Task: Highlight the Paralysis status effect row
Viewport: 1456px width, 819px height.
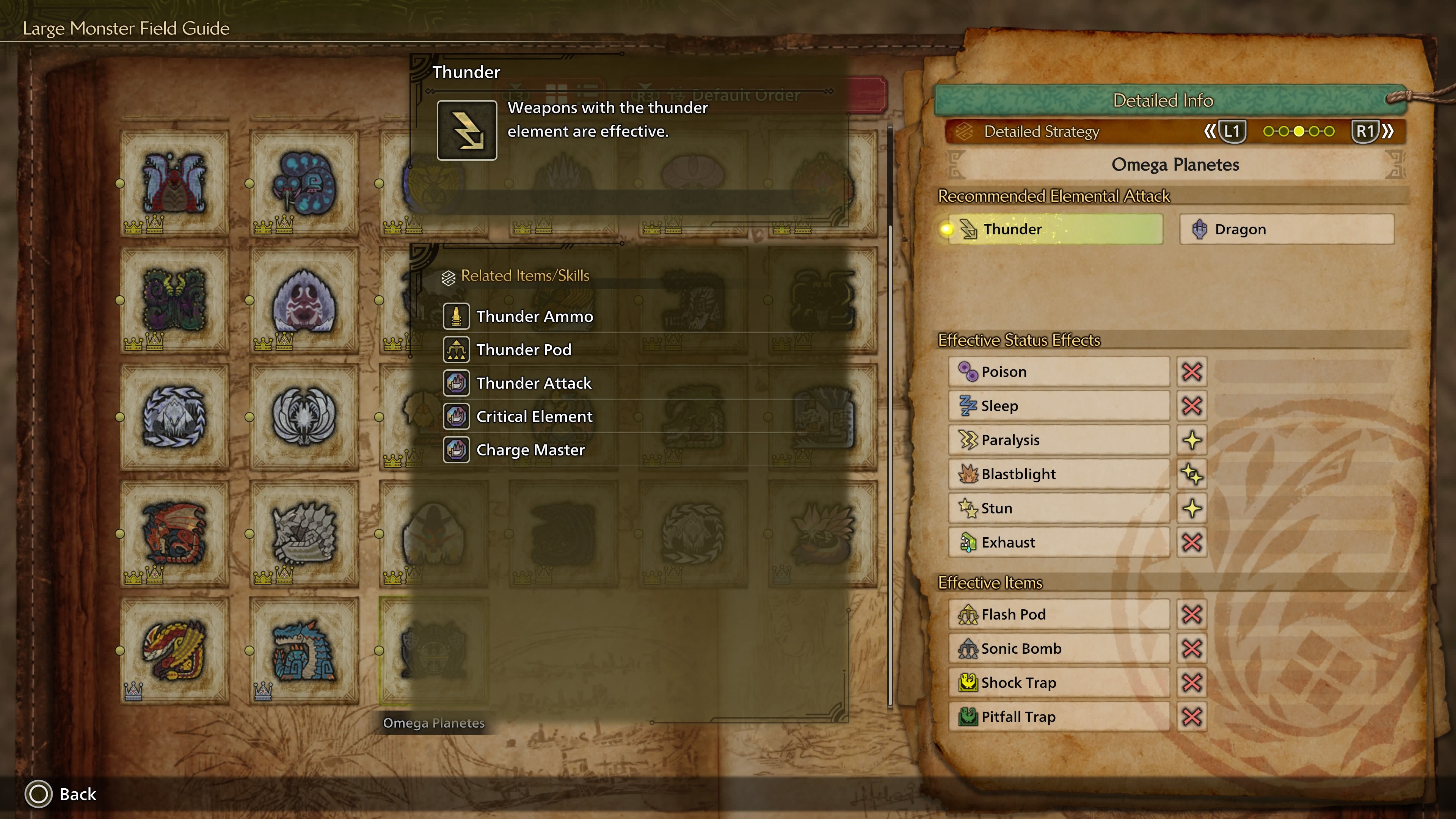Action: pos(1058,440)
